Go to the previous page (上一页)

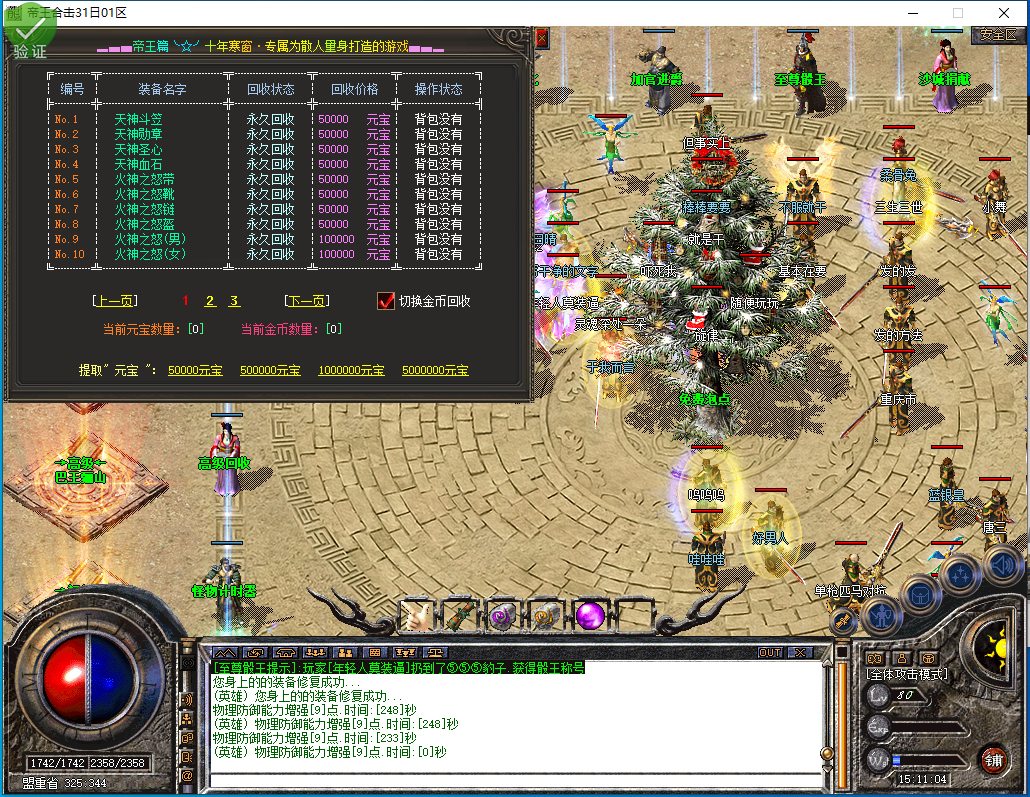[x=114, y=301]
